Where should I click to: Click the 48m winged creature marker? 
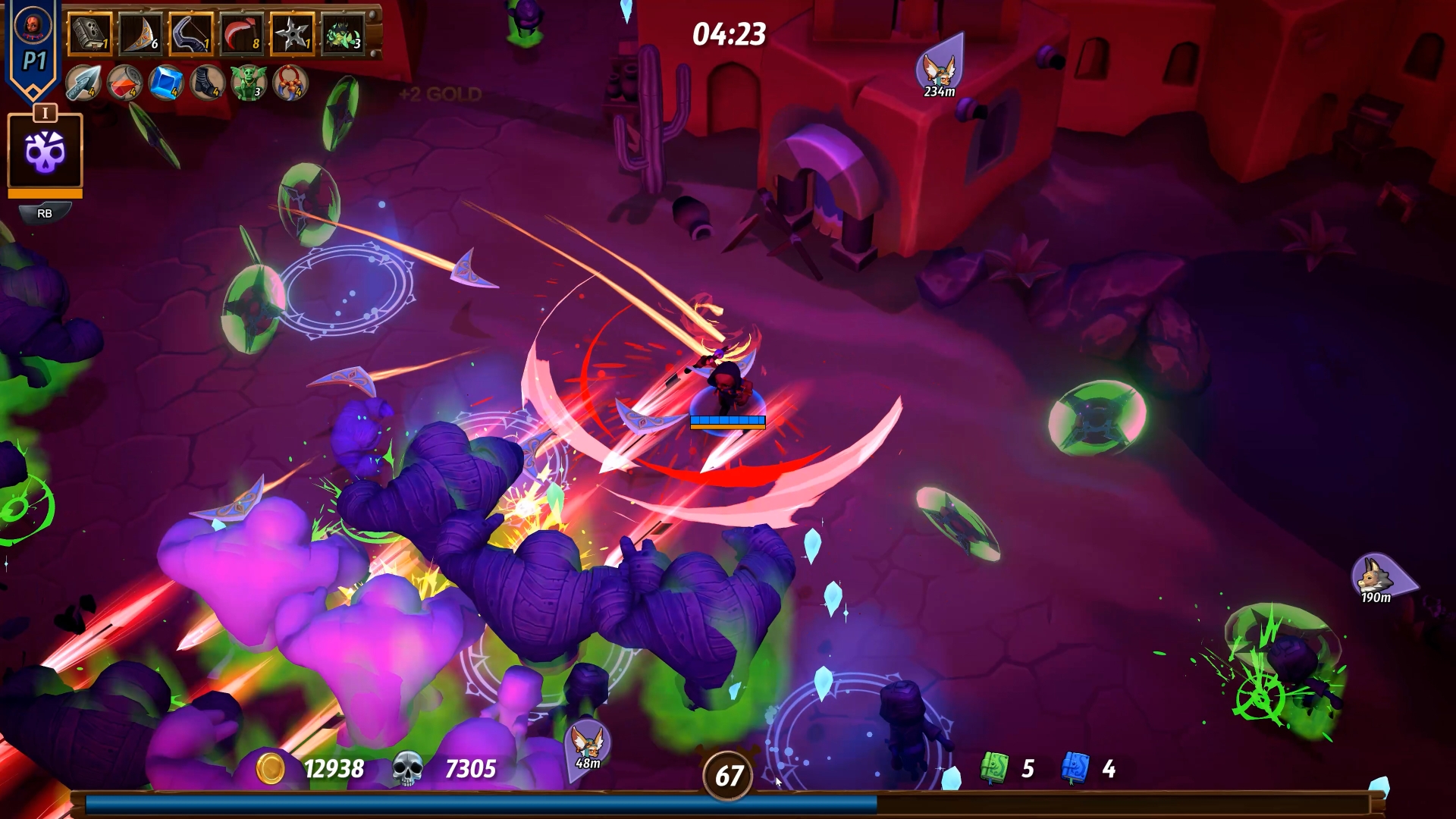coord(587,742)
